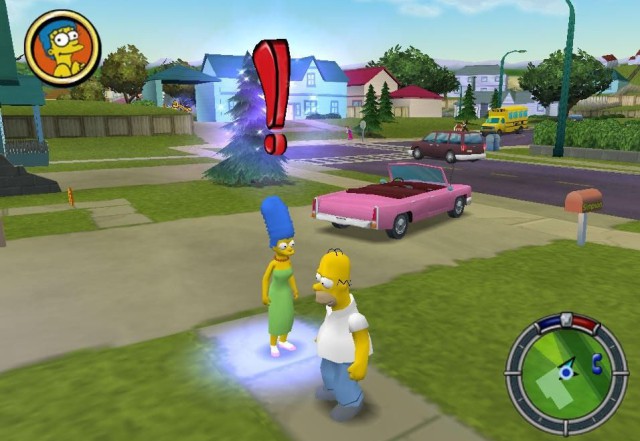The image size is (640, 441).
Task: Select the red exclamation mission marker
Action: click(x=270, y=95)
